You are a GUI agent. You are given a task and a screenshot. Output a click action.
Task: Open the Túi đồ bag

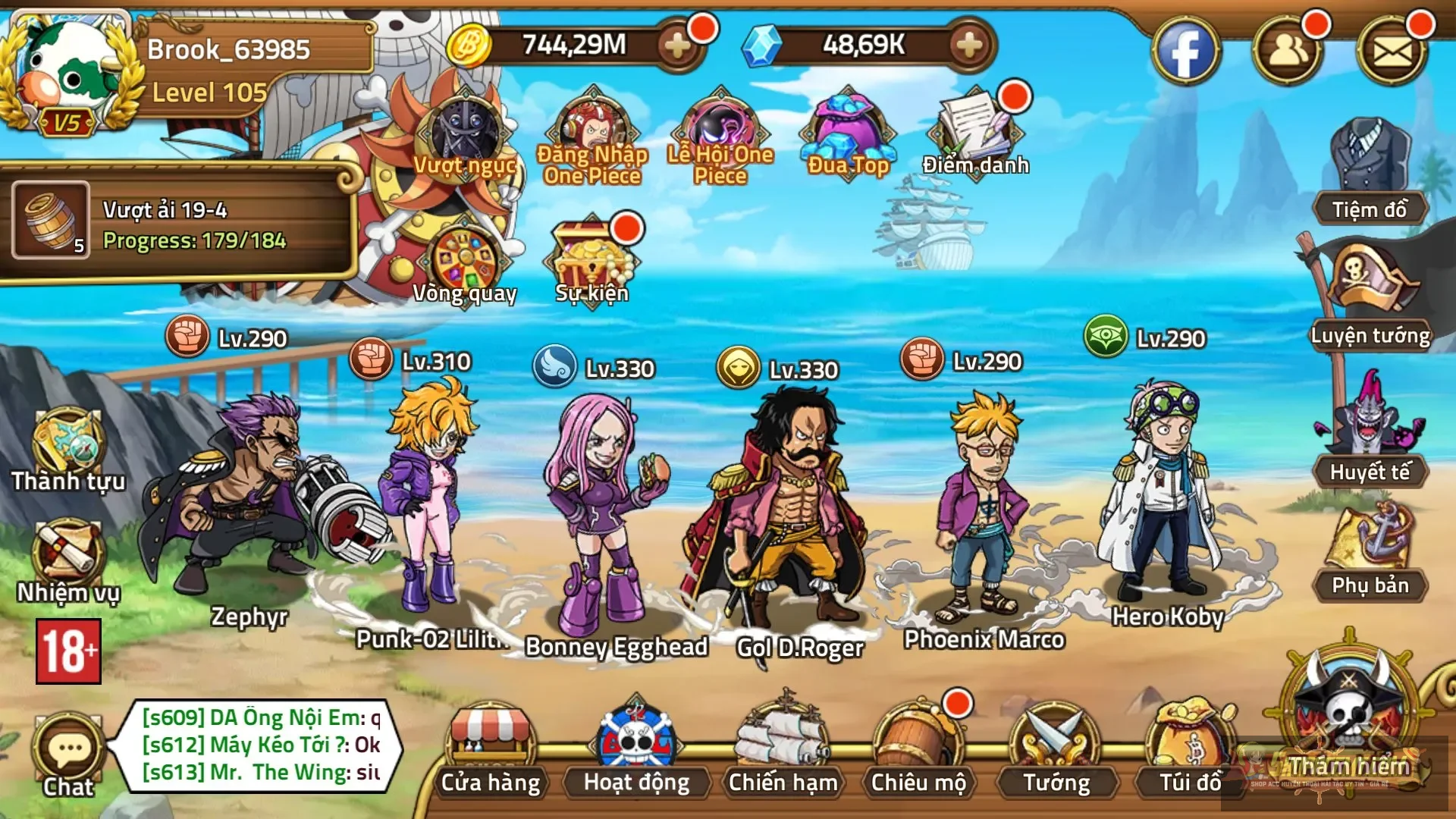click(1190, 751)
